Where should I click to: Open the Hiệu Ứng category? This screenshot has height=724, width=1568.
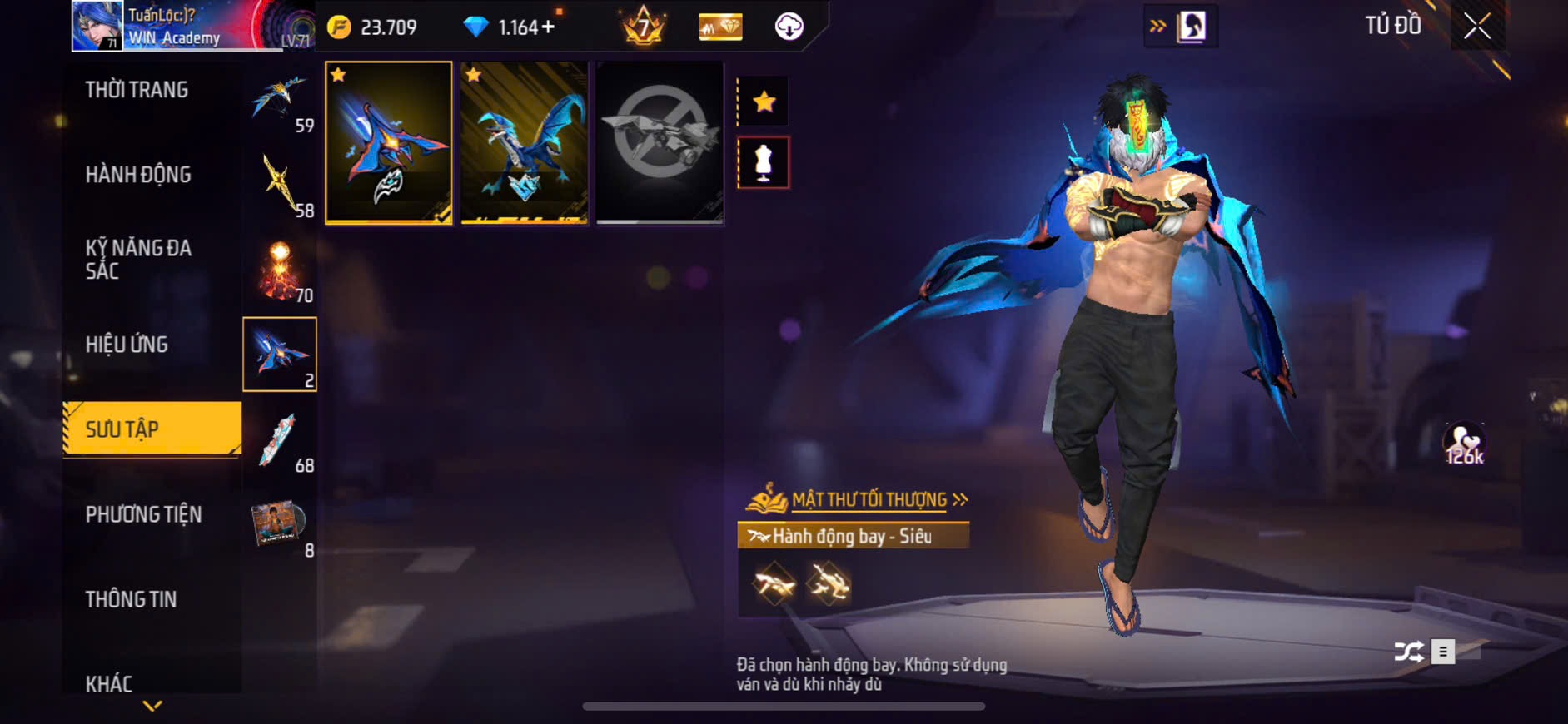click(127, 345)
